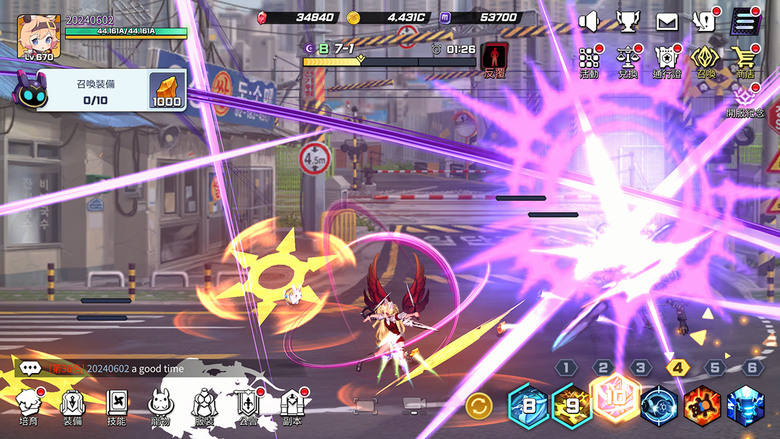Open the 公會 guild menu
This screenshot has width=780, height=439.
248,406
